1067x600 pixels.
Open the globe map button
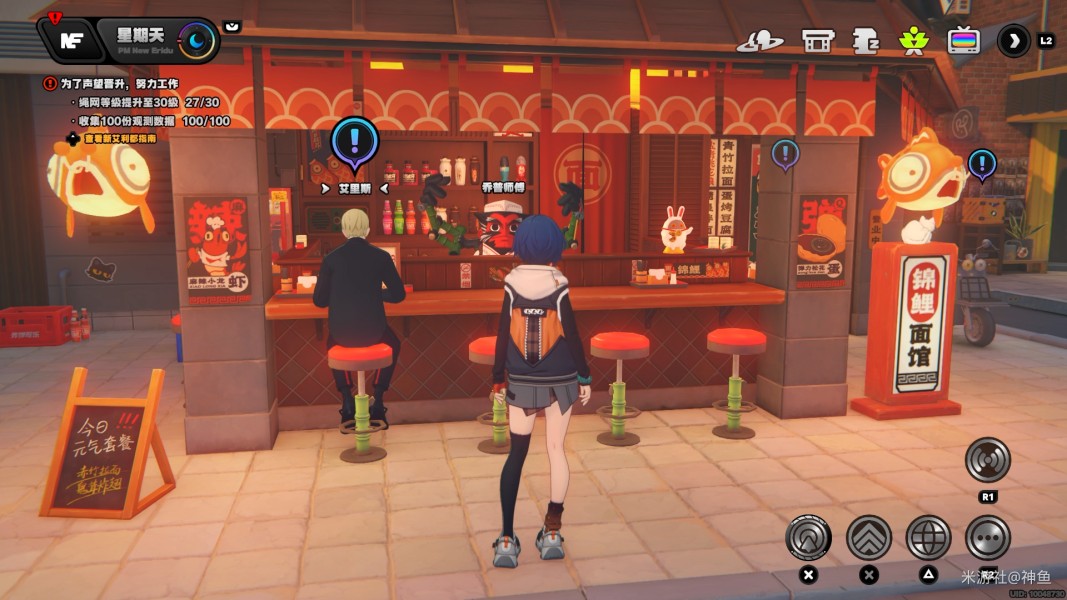[x=928, y=538]
